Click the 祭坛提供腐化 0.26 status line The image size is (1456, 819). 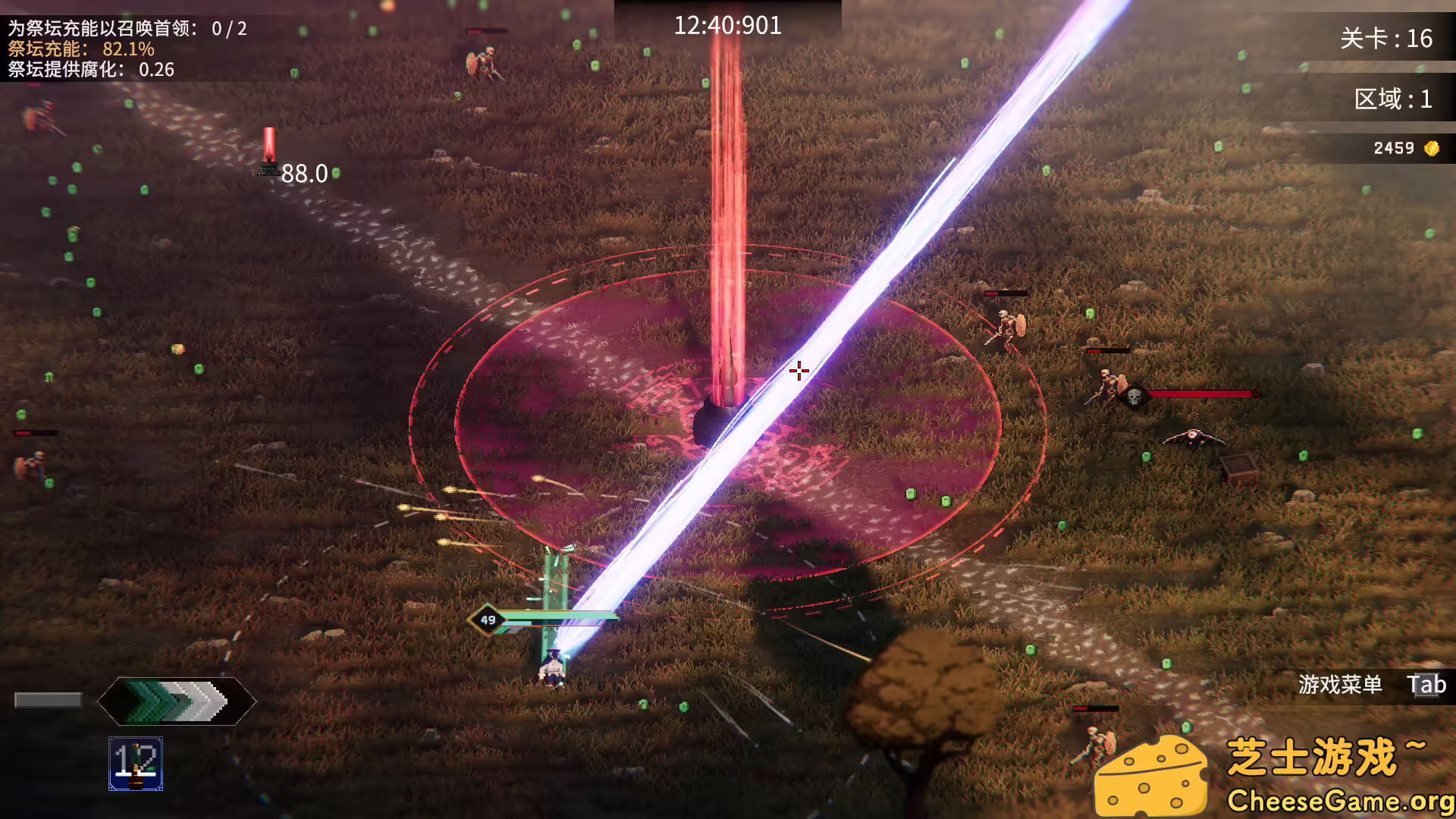[x=89, y=71]
